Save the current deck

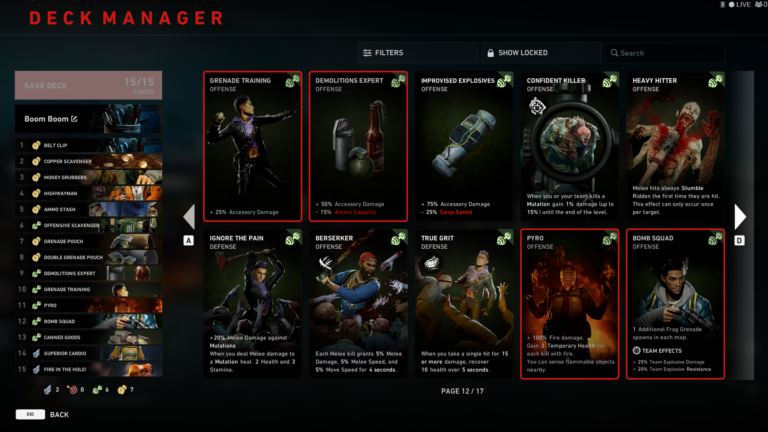(x=88, y=85)
